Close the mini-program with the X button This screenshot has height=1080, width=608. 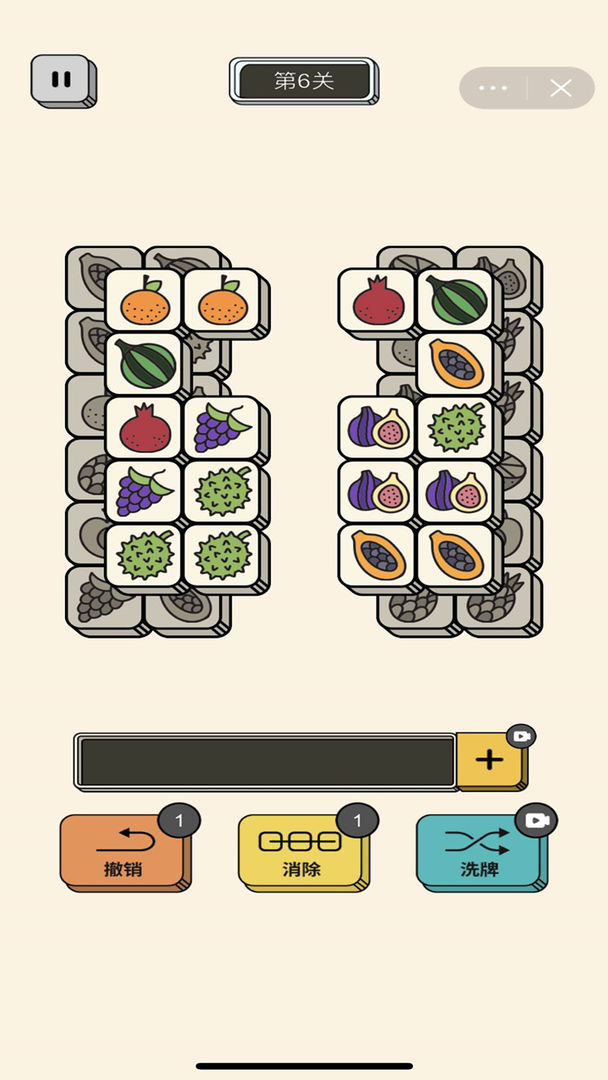pos(561,88)
